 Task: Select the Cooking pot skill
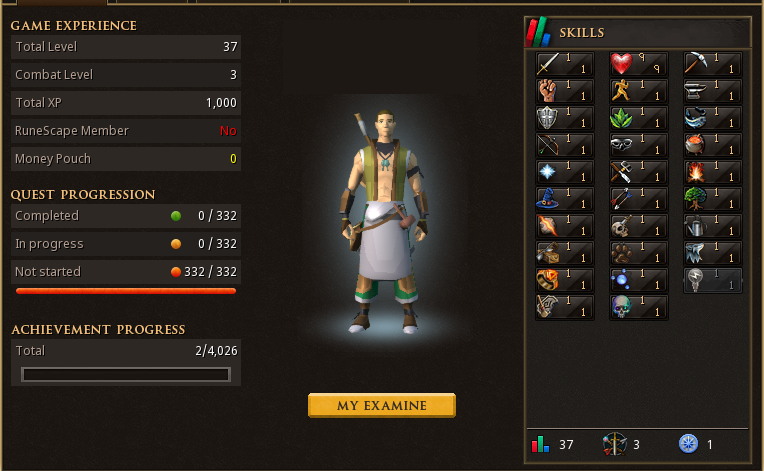coord(713,146)
